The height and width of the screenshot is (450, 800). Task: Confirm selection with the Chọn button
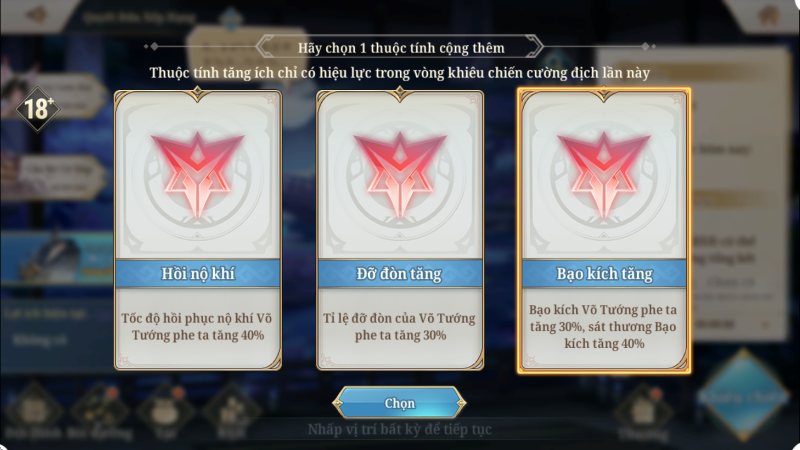pos(399,404)
